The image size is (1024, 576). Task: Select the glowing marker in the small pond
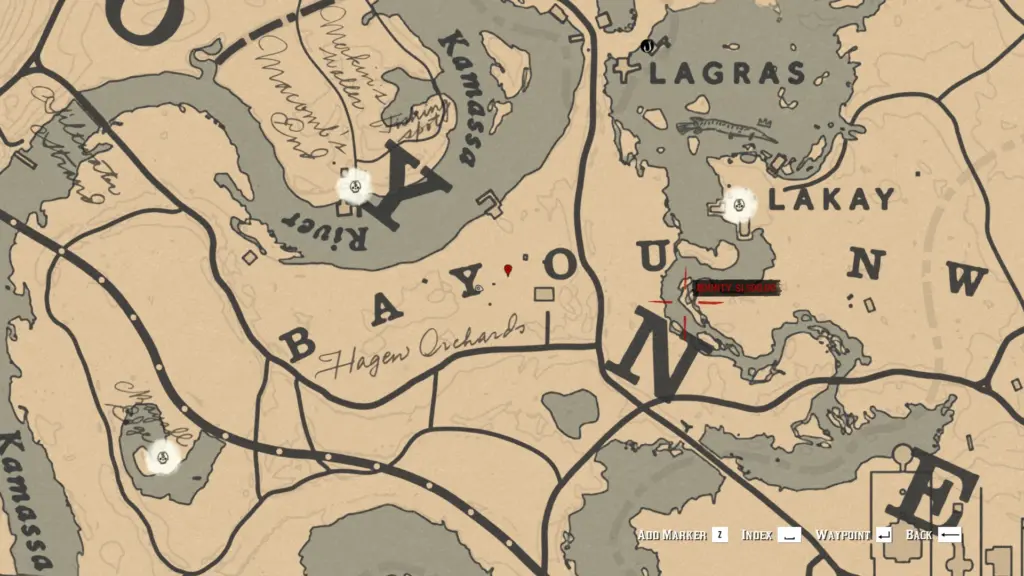point(161,458)
